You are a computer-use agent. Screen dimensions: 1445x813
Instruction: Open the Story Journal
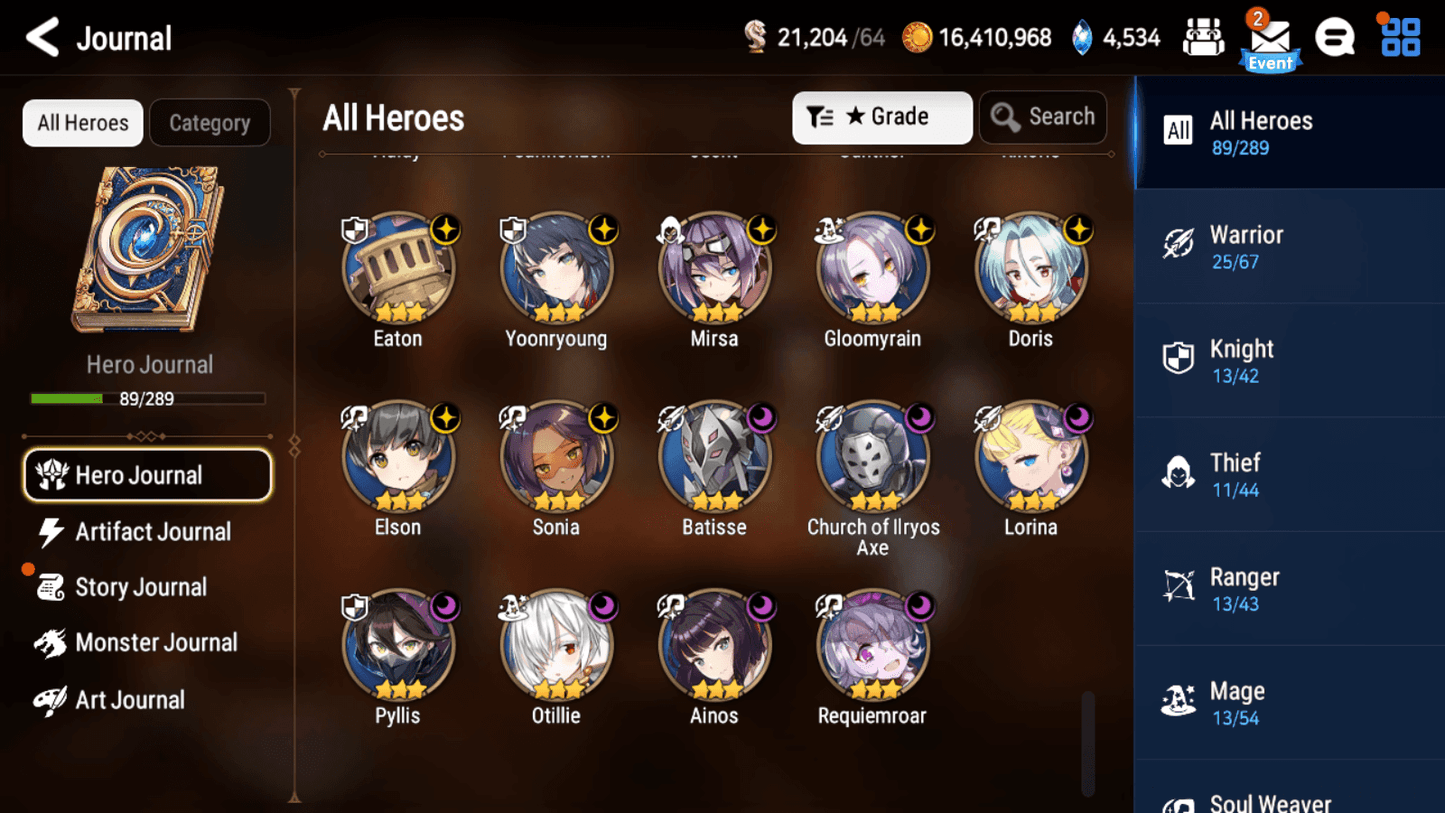pyautogui.click(x=140, y=587)
